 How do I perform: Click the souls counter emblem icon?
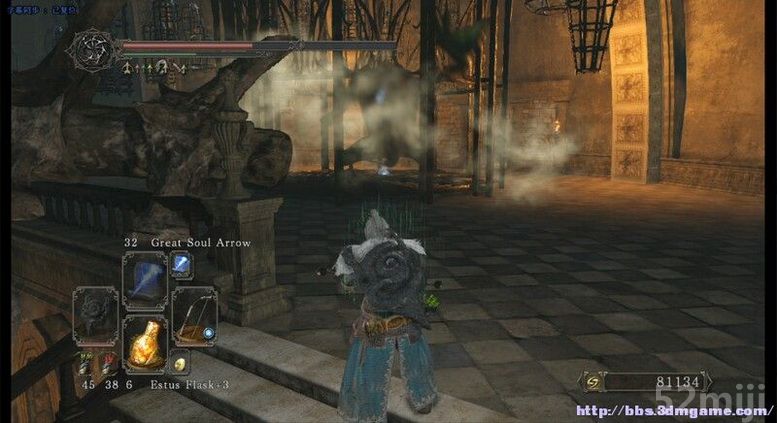pyautogui.click(x=593, y=381)
